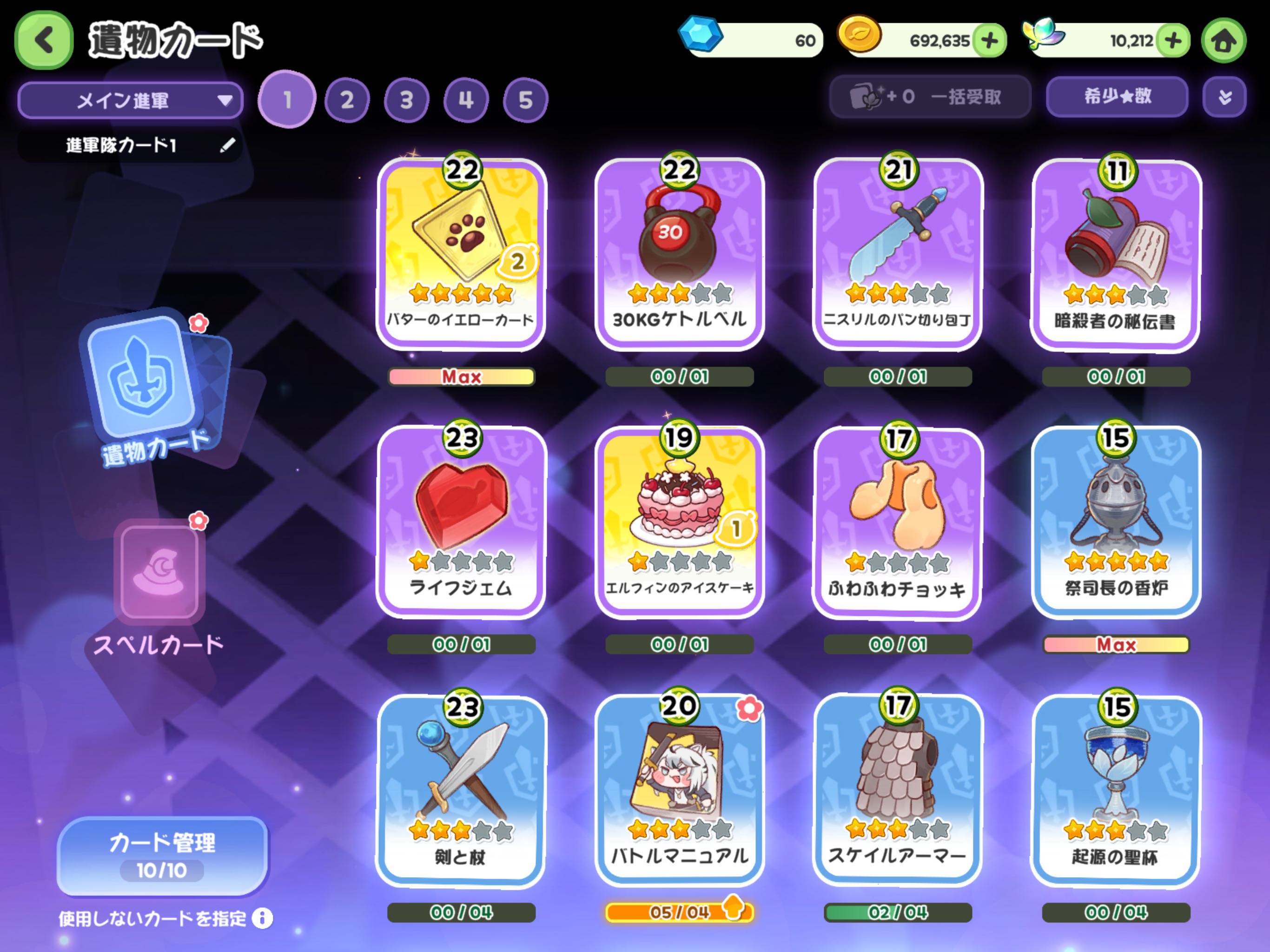Open the メイン進軍 dropdown
Image resolution: width=1270 pixels, height=952 pixels.
pos(131,100)
